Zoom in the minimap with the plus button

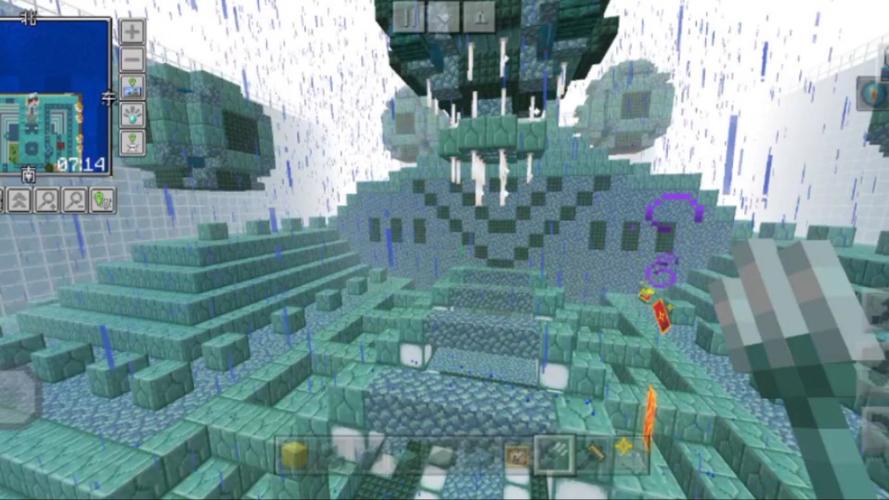tap(132, 31)
